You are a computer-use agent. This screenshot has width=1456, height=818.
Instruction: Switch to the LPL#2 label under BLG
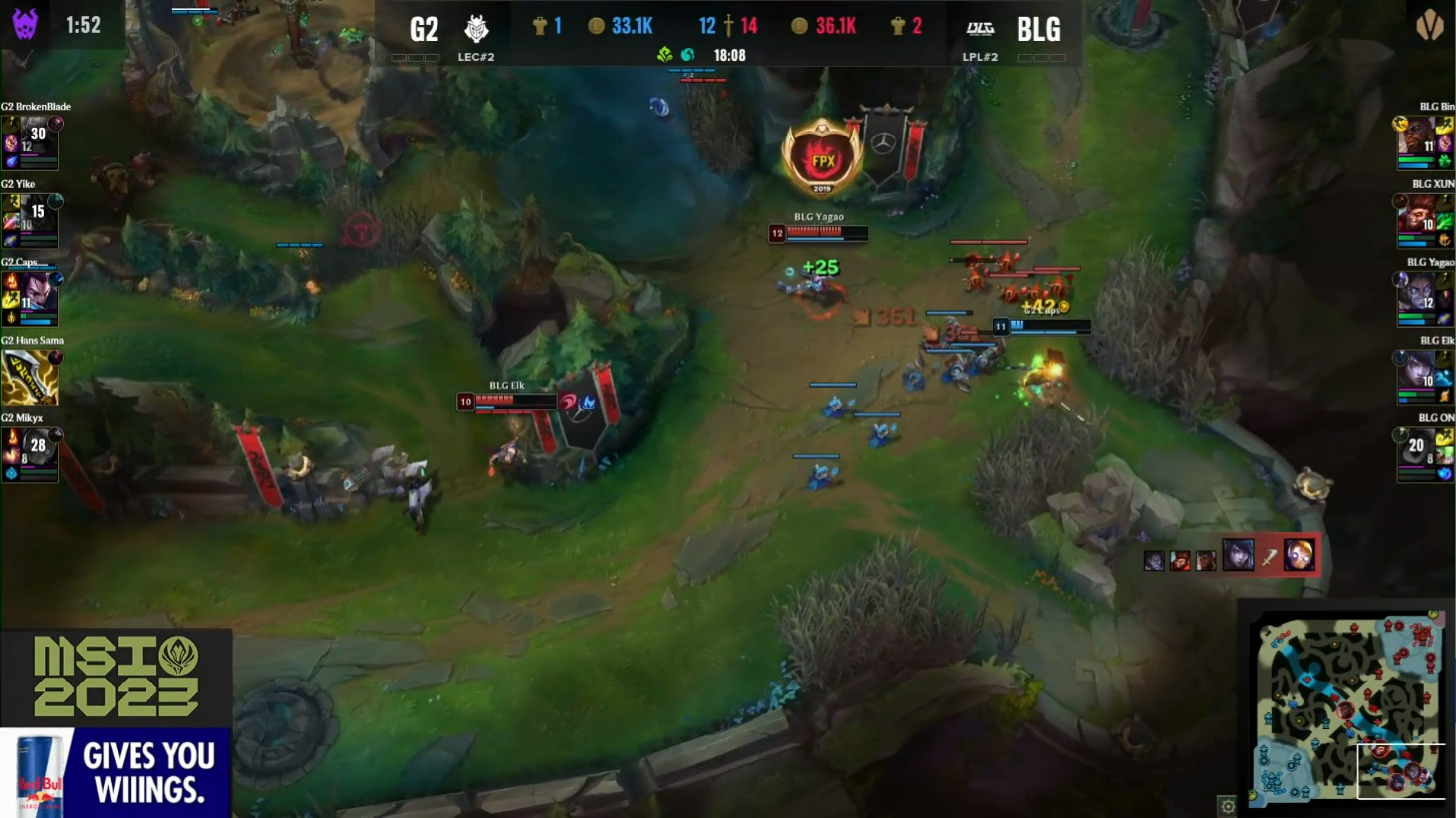coord(982,57)
